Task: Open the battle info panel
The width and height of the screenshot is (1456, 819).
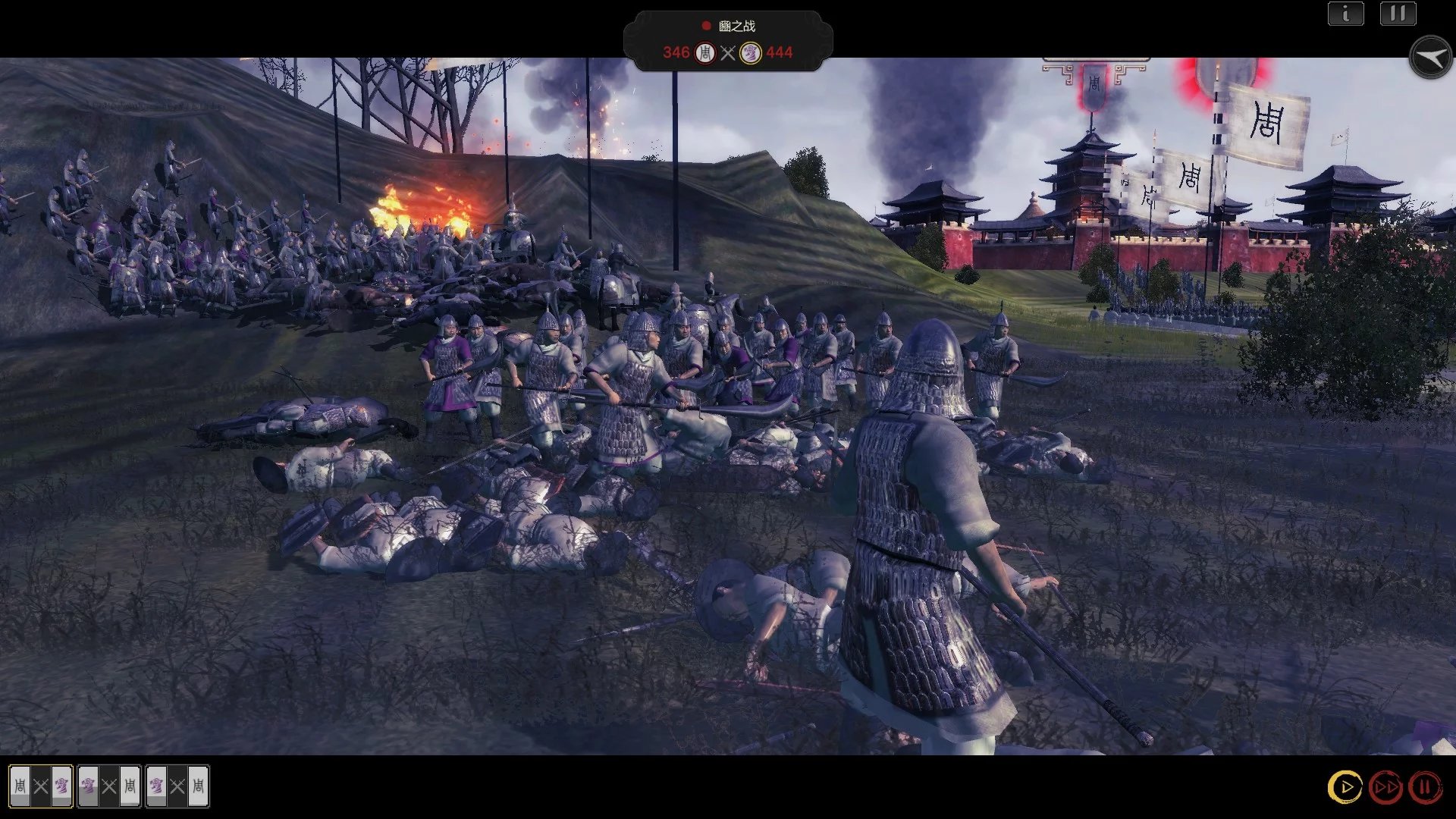Action: [x=1346, y=14]
